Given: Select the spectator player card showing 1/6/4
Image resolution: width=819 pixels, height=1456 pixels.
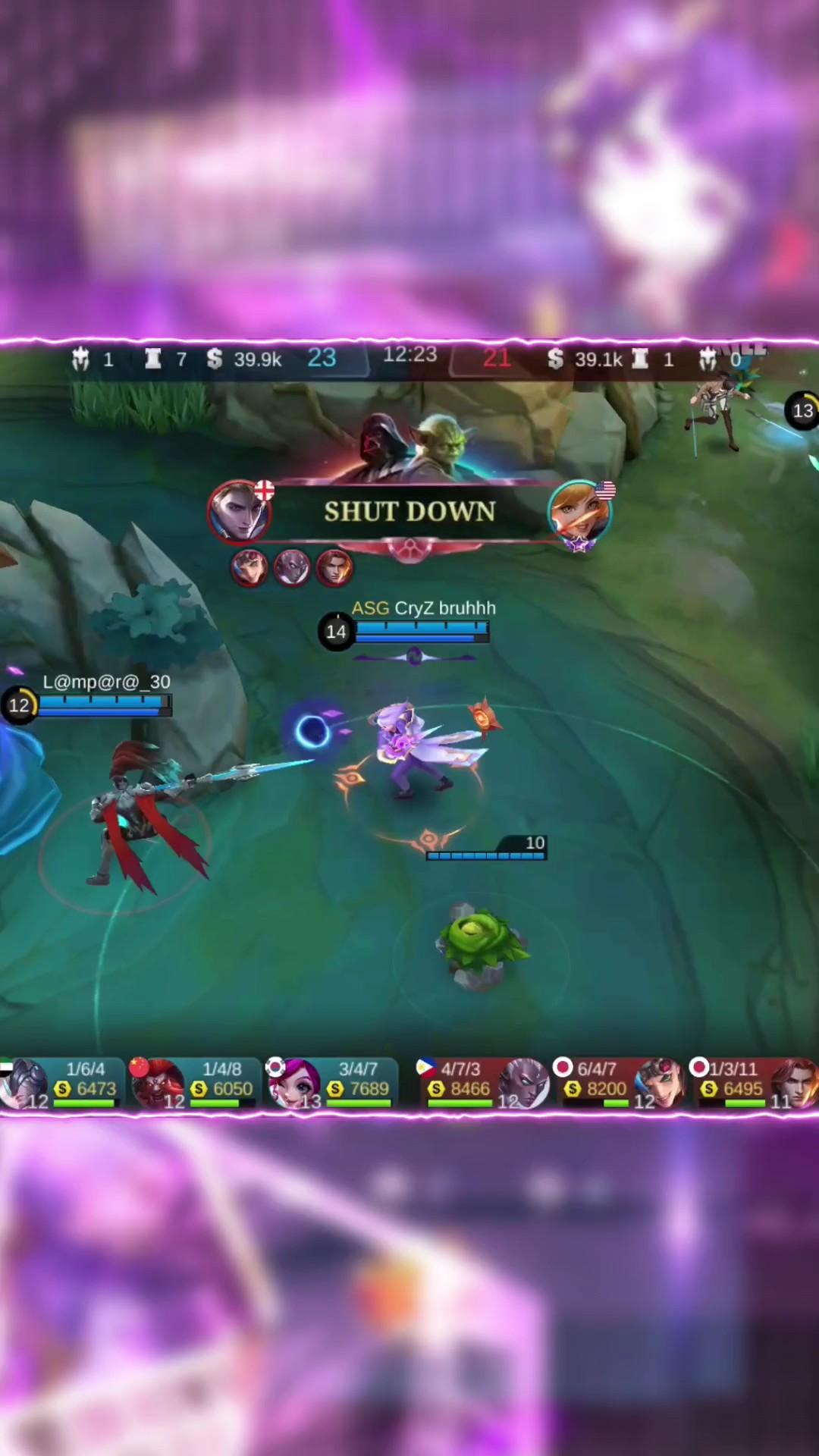Looking at the screenshot, I should (62, 1083).
